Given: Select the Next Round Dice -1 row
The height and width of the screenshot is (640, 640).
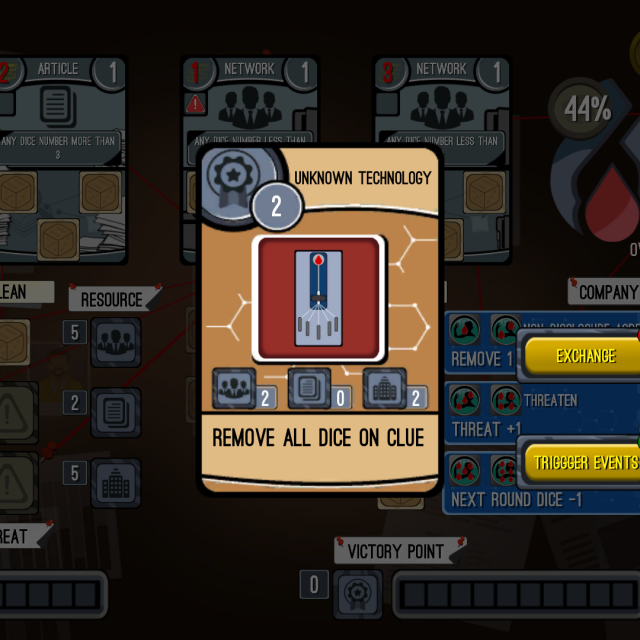Looking at the screenshot, I should click(480, 484).
